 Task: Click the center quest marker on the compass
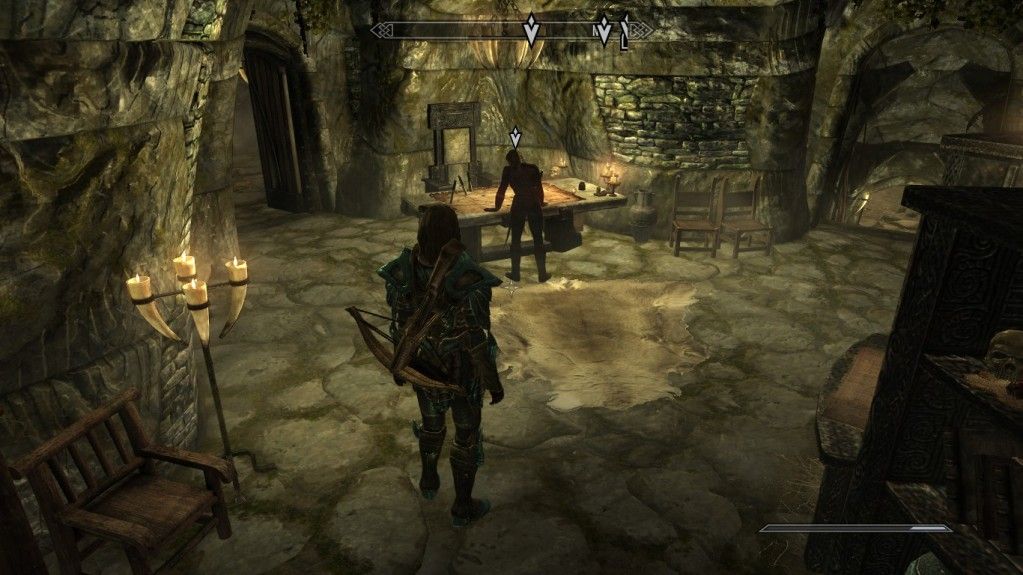(531, 30)
